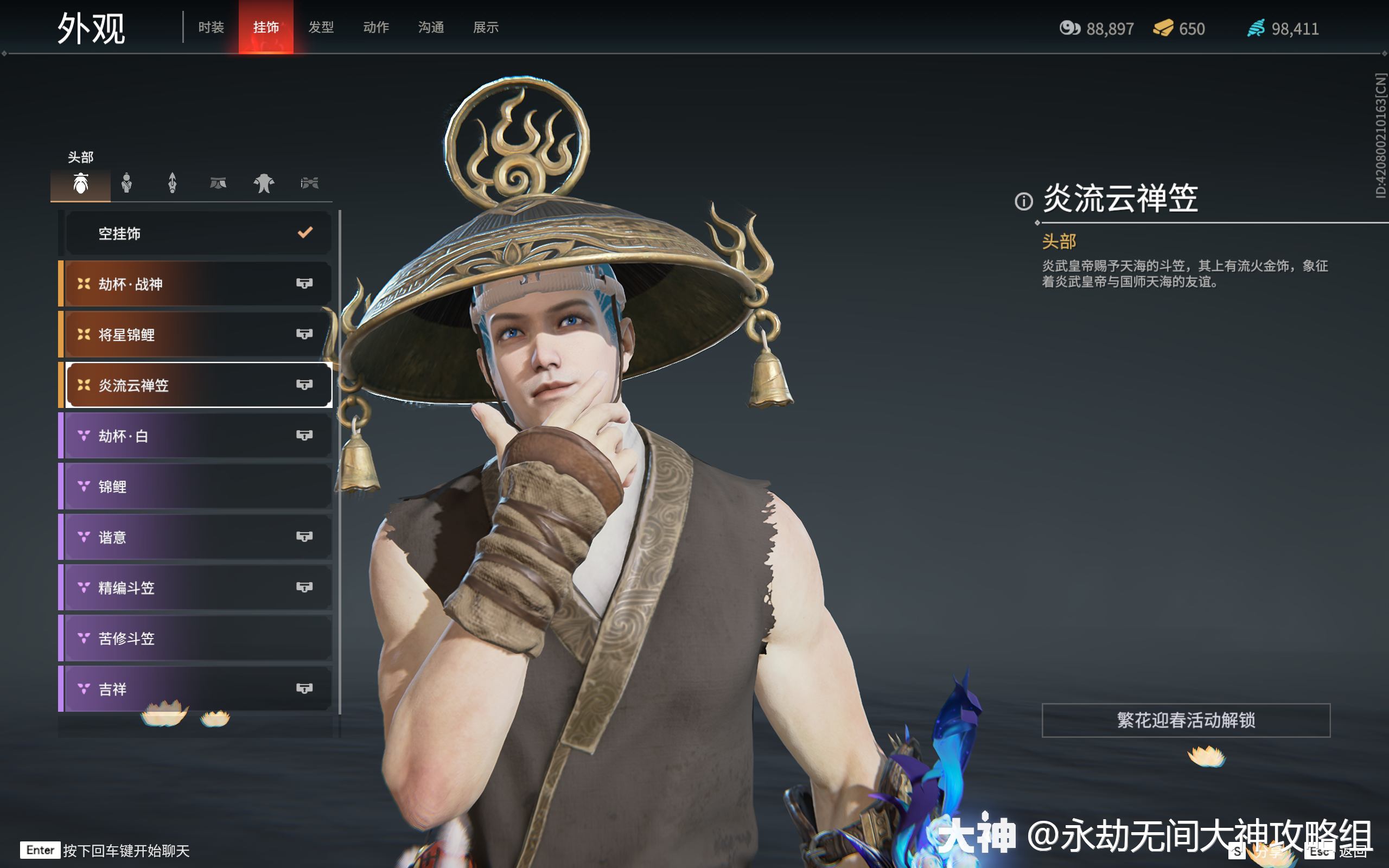This screenshot has width=1389, height=868.
Task: Open the cloak accessory category icon
Action: pyautogui.click(x=264, y=183)
